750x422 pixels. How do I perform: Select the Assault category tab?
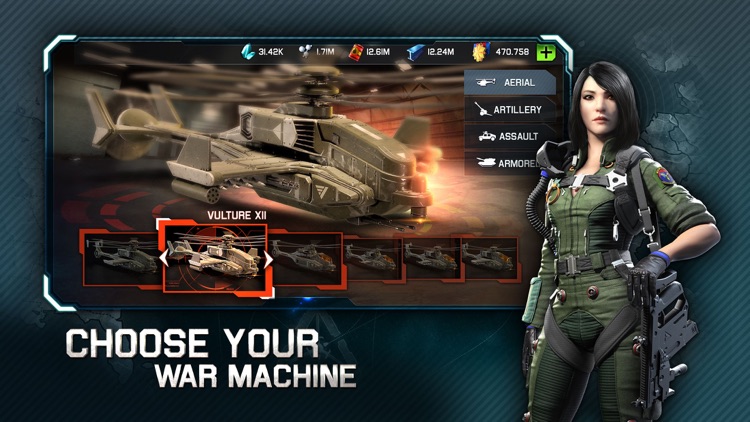click(509, 136)
